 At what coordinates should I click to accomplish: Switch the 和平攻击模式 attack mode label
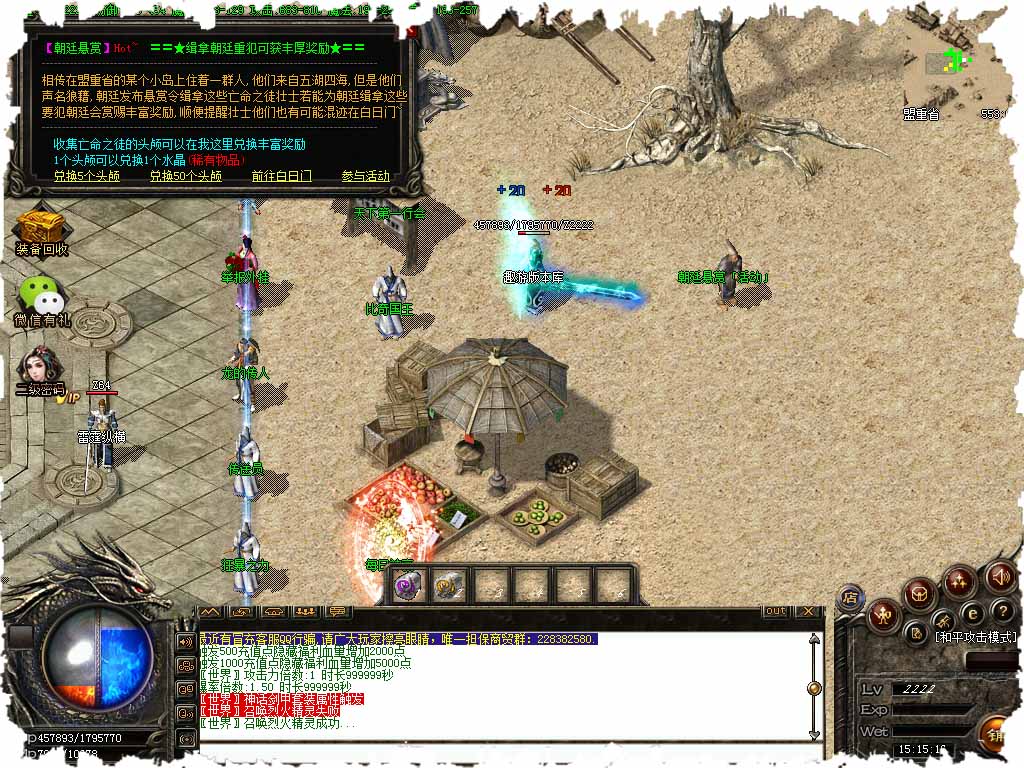[x=975, y=637]
